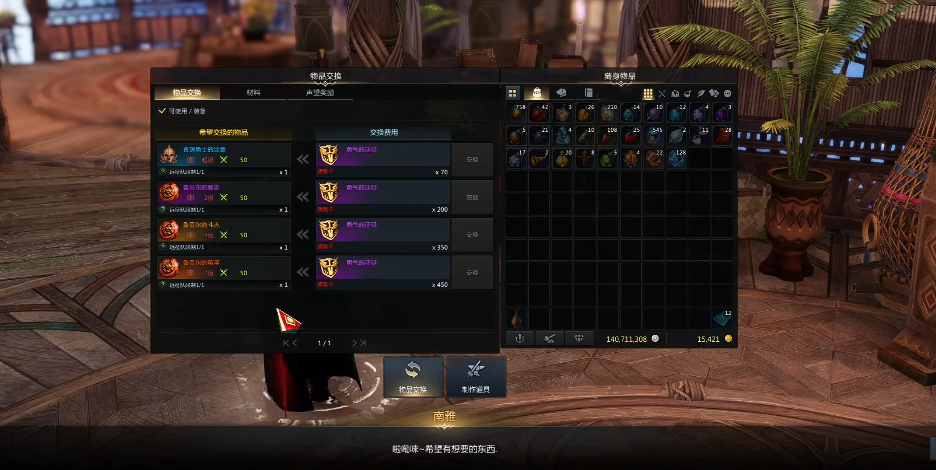936x470 pixels.
Task: Exchange for the item costing 200 tokens
Action: click(472, 195)
